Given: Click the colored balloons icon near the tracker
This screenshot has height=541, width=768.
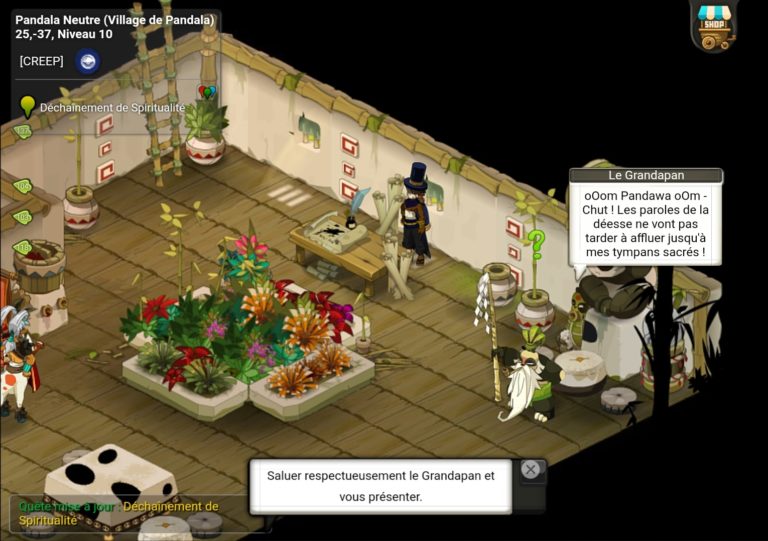Looking at the screenshot, I should 207,93.
